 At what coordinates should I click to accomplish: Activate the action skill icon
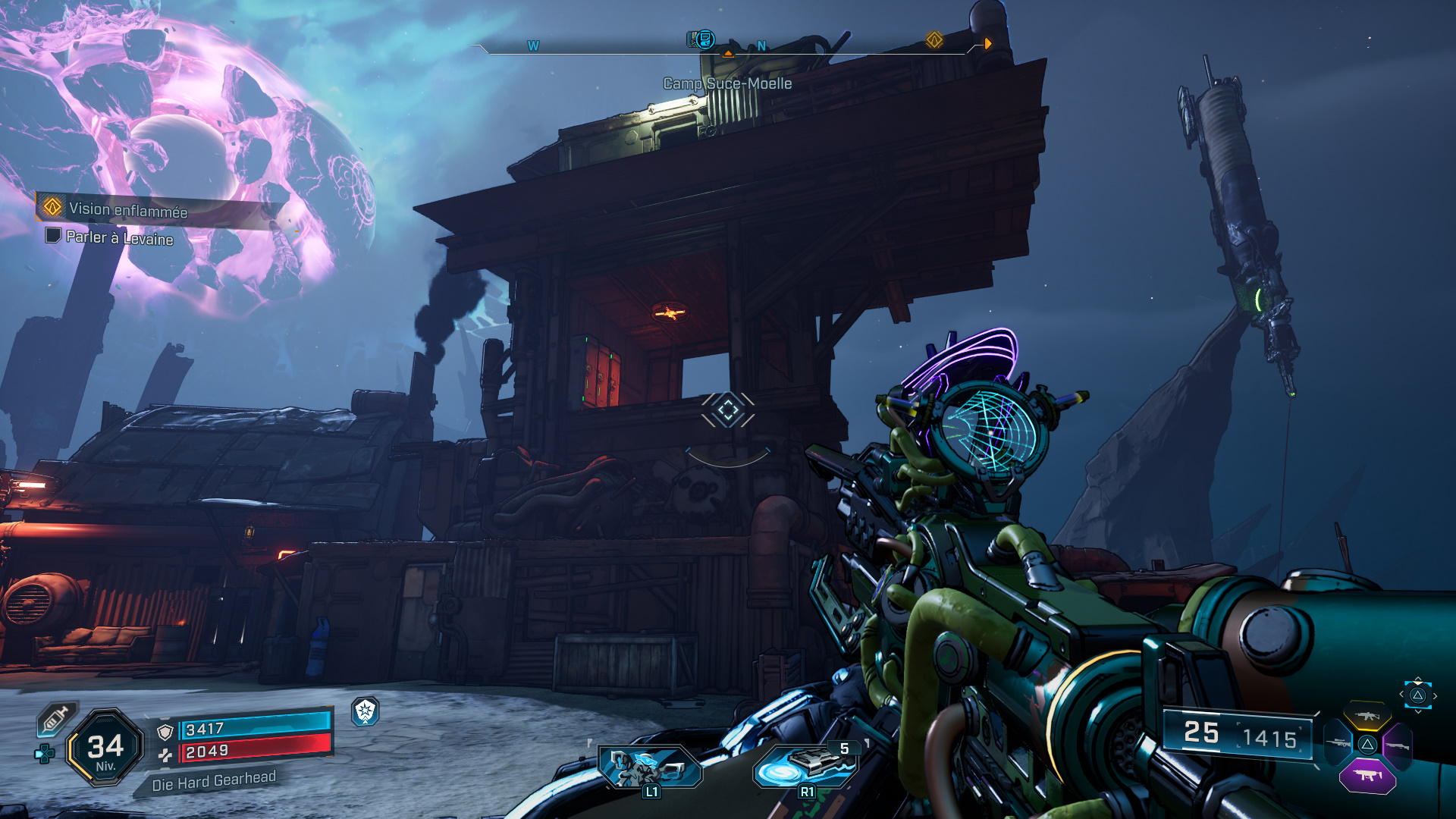[x=651, y=767]
